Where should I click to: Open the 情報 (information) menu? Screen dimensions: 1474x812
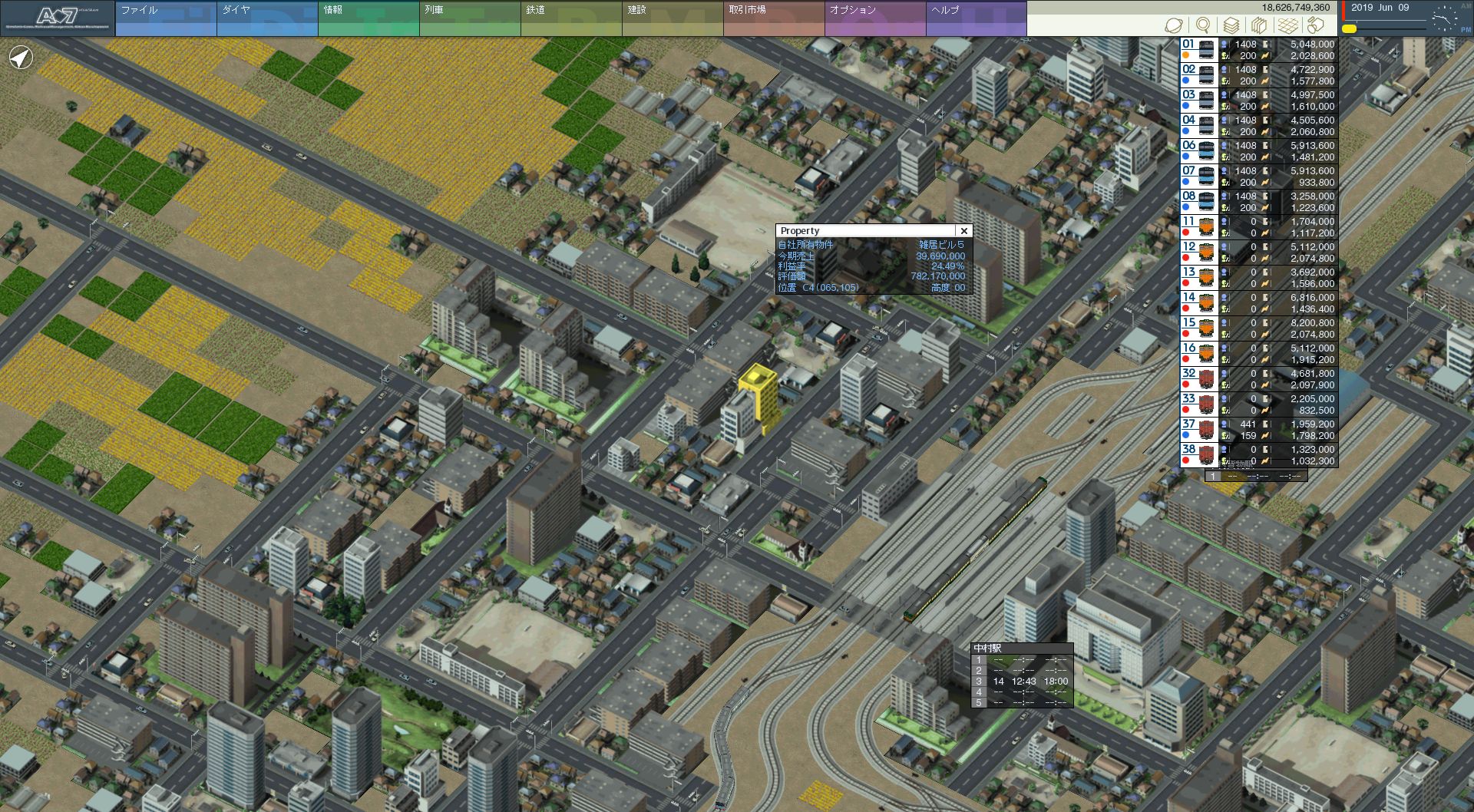coord(368,18)
